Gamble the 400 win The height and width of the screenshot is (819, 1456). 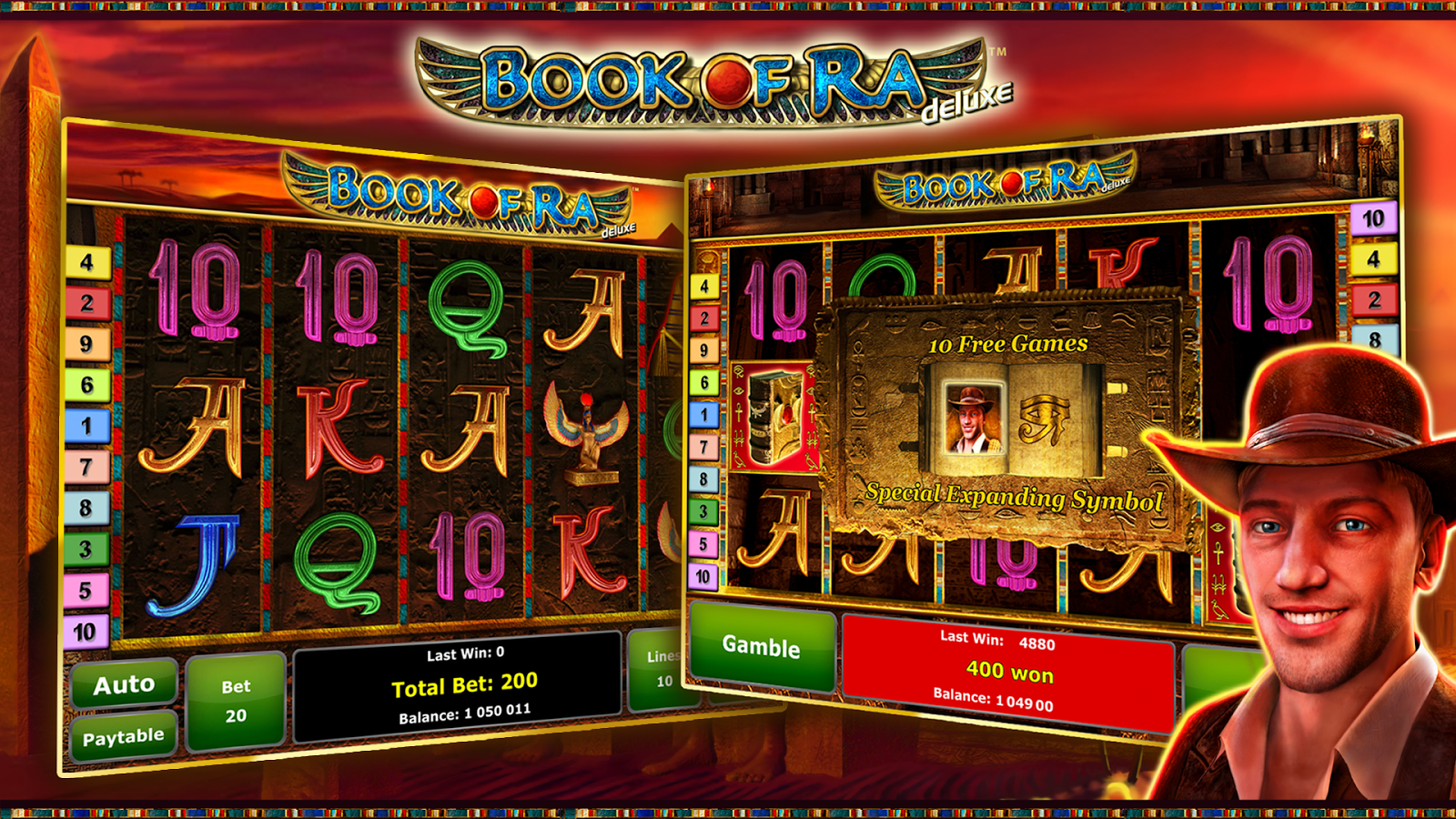click(x=762, y=646)
